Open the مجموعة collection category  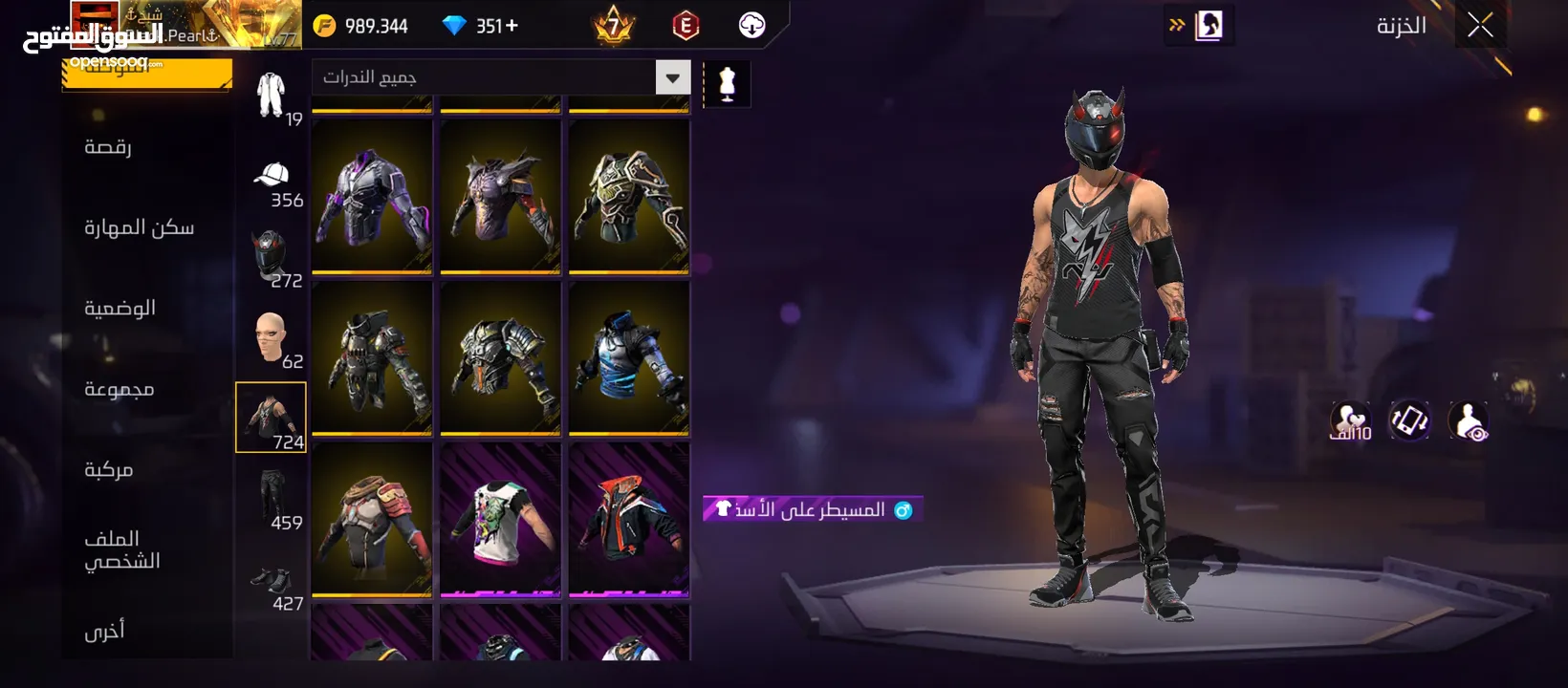coord(119,389)
